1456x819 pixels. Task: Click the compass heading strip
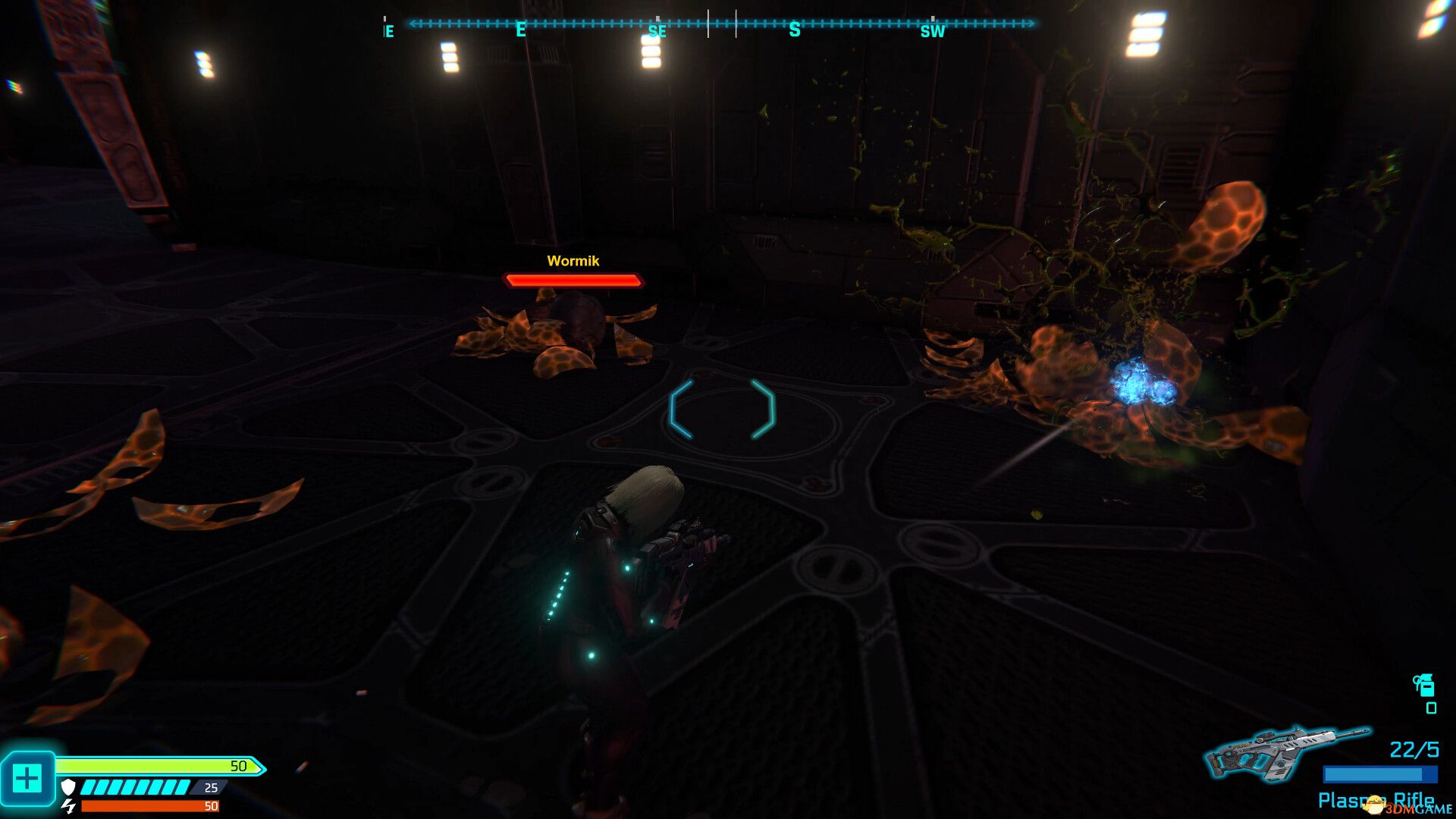(720, 24)
